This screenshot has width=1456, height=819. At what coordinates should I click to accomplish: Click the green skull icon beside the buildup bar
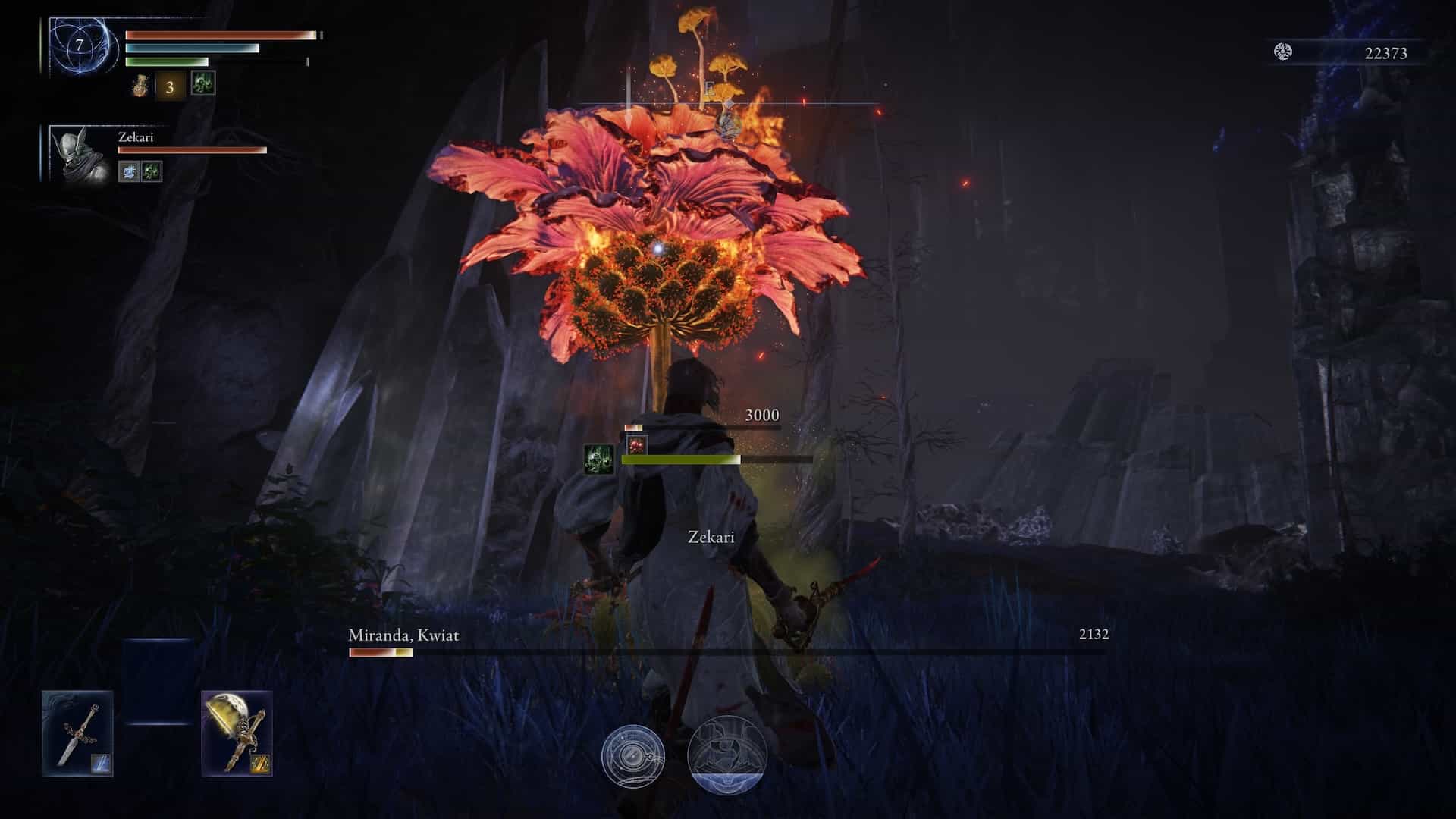point(598,460)
